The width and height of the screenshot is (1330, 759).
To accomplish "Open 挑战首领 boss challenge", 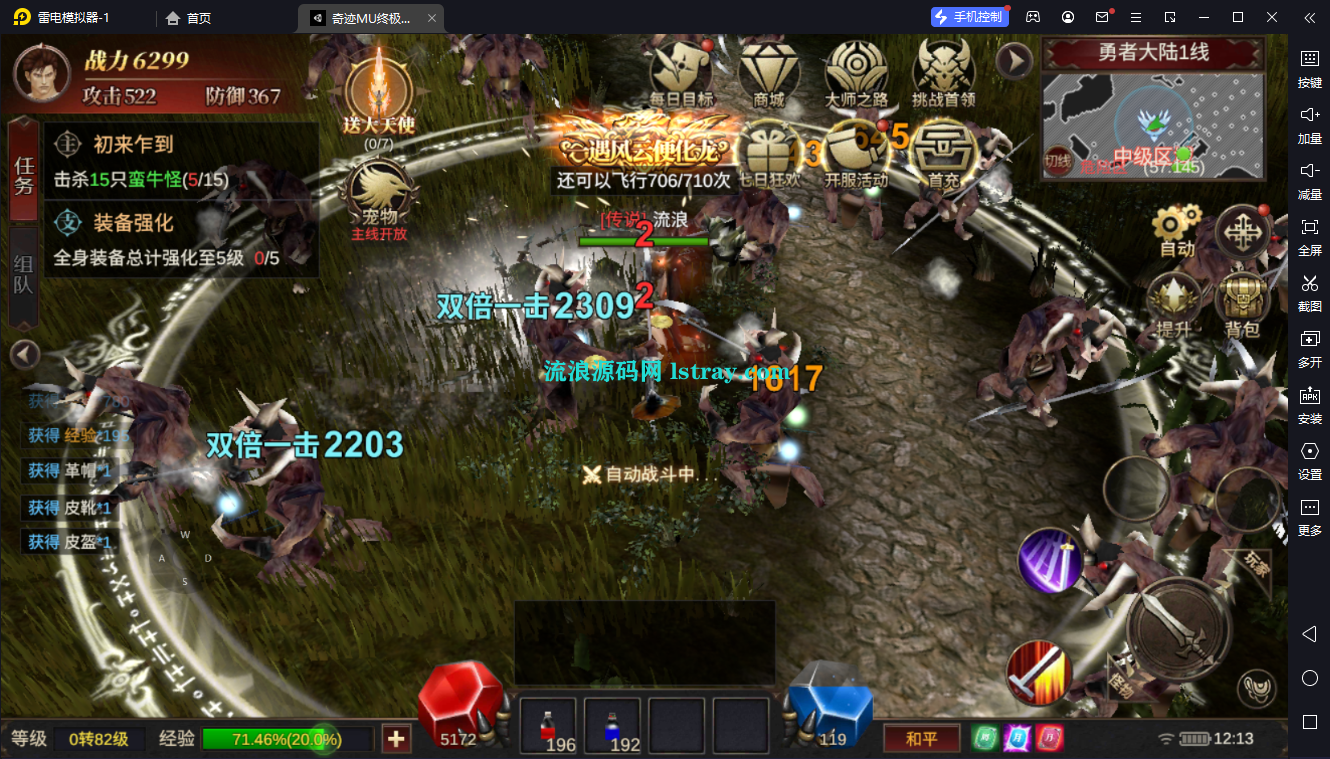I will (x=943, y=70).
